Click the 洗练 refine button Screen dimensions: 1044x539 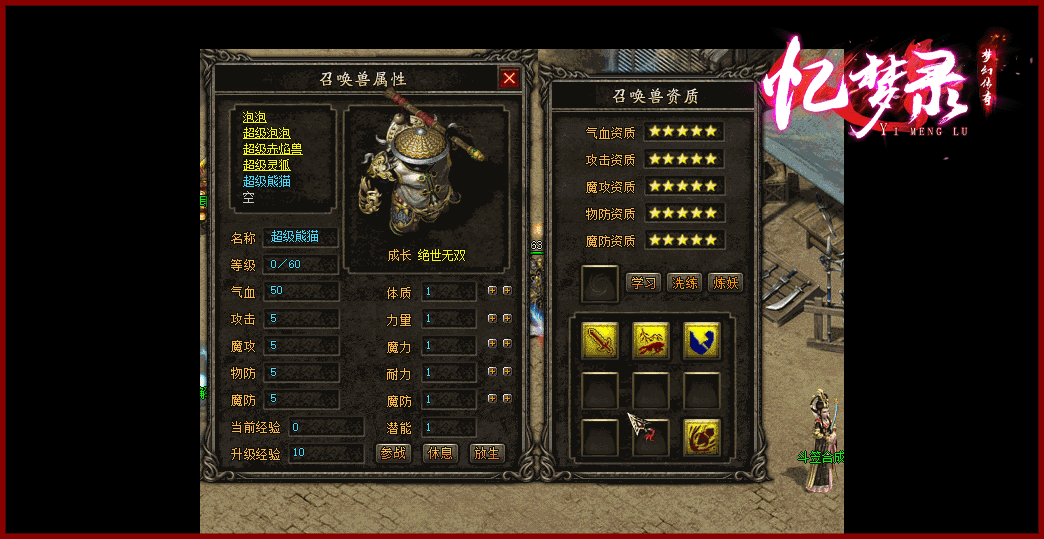684,282
